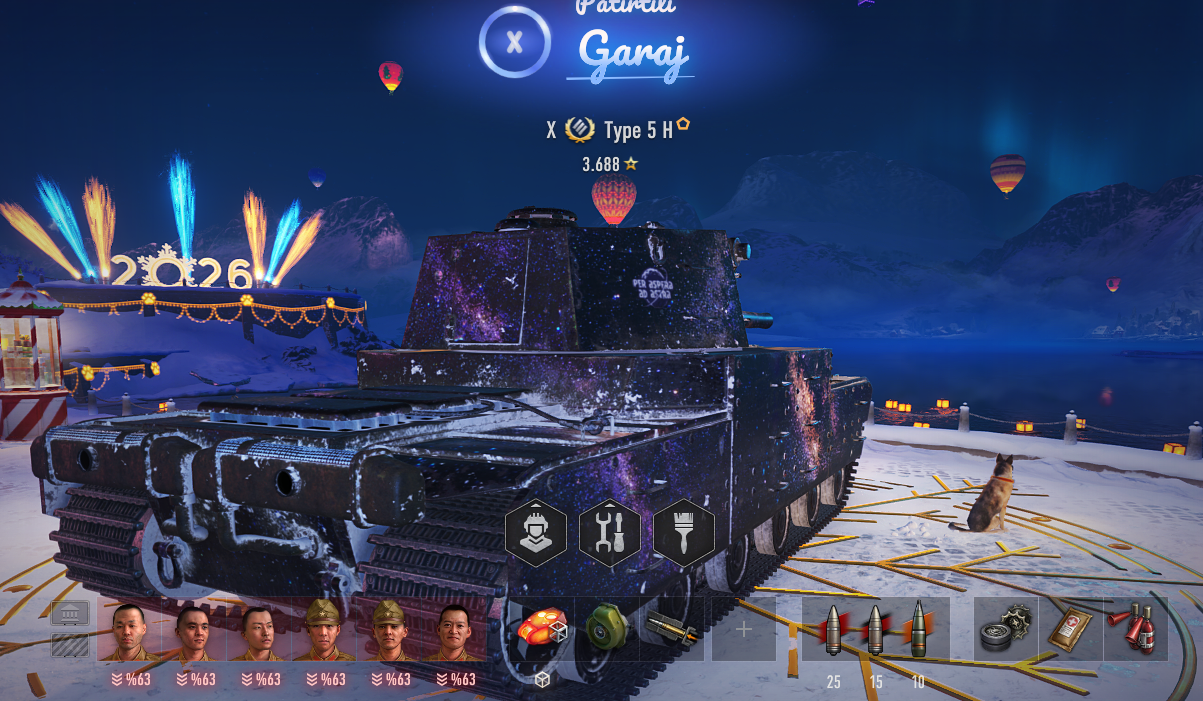Select the red-orange equipment slot

(x=541, y=630)
